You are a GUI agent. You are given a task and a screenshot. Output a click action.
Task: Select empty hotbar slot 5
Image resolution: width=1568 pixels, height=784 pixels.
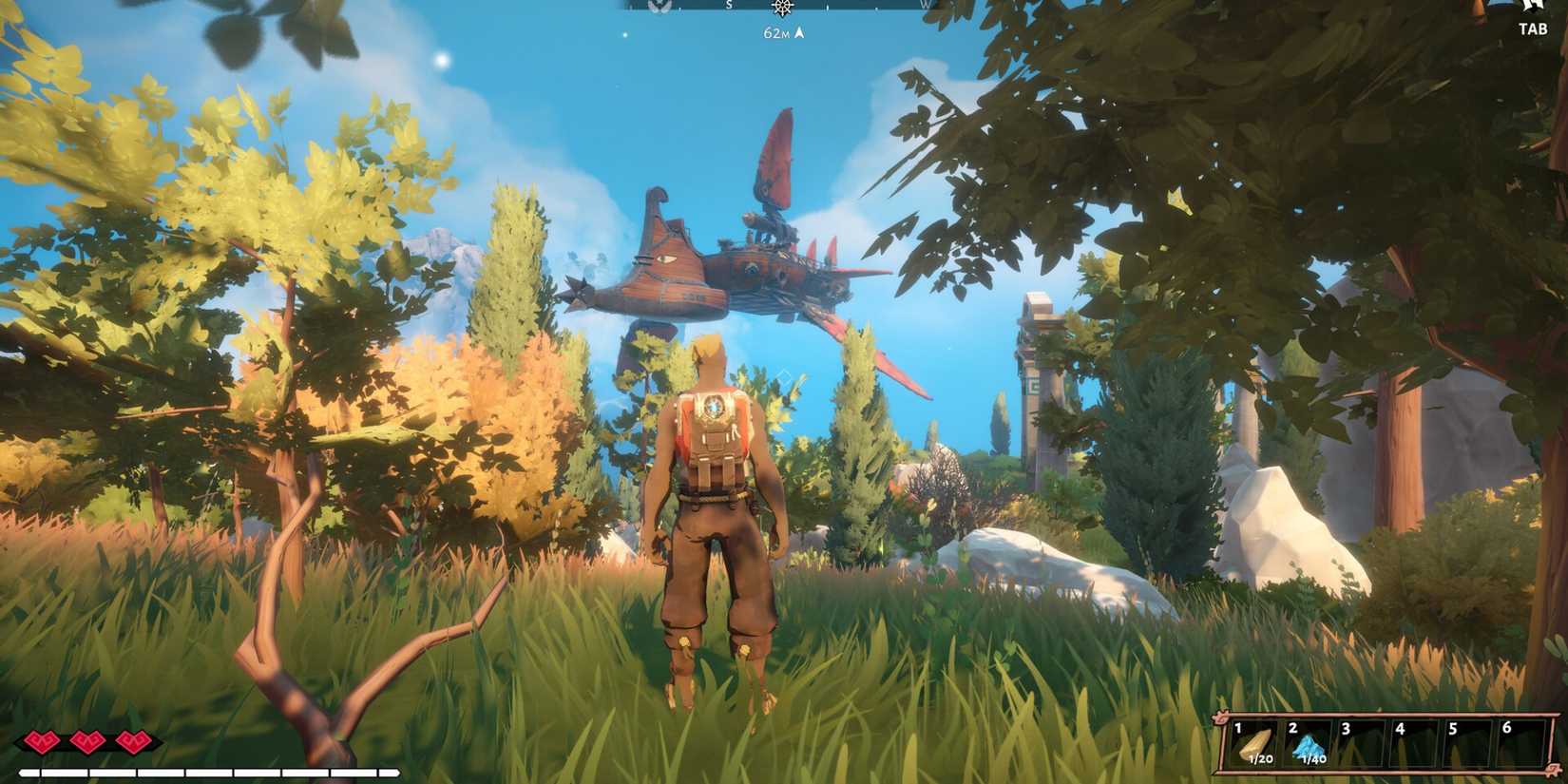point(1467,741)
